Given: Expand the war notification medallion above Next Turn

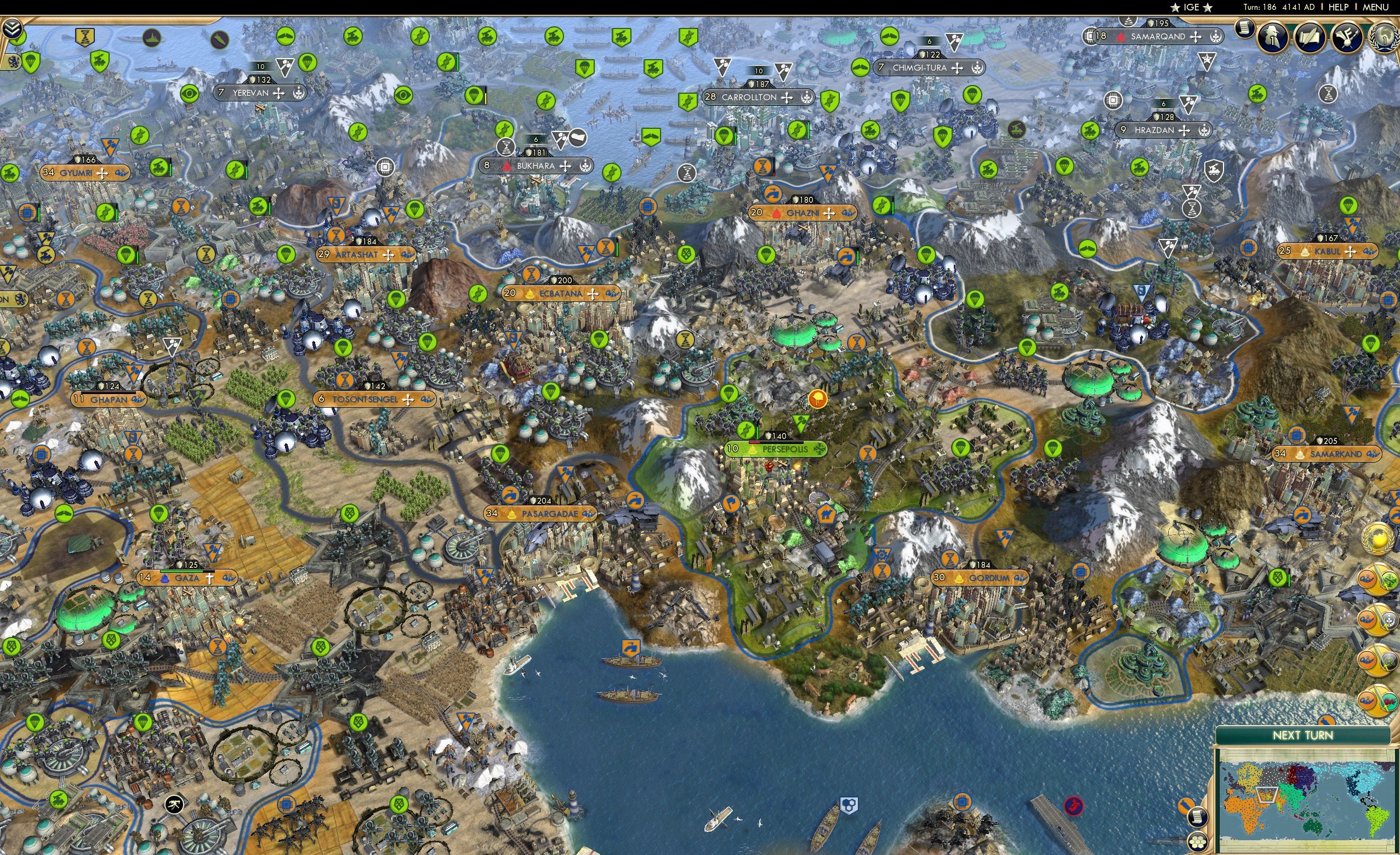Looking at the screenshot, I should [x=1378, y=702].
